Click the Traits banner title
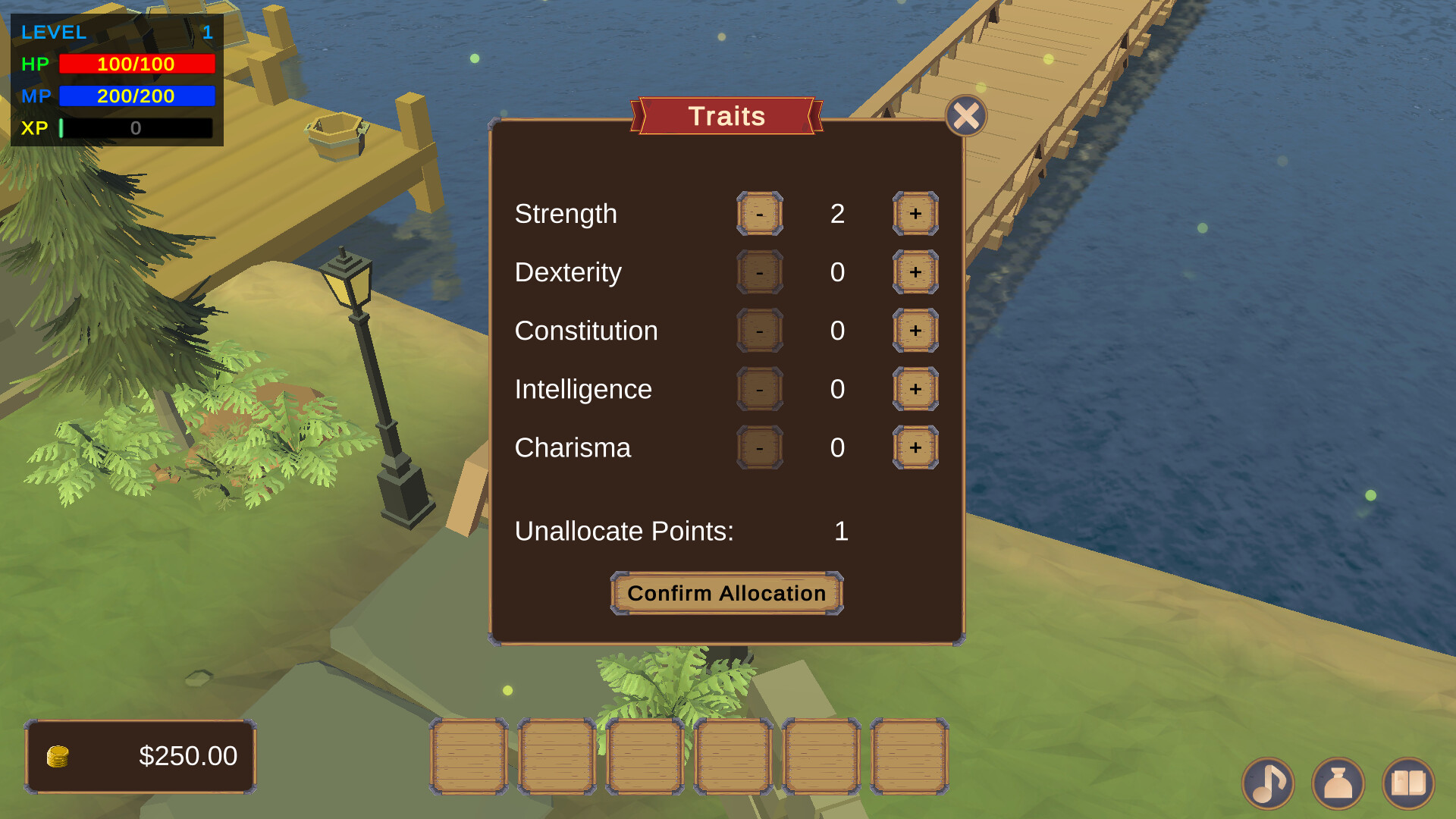The image size is (1456, 819). (x=726, y=115)
